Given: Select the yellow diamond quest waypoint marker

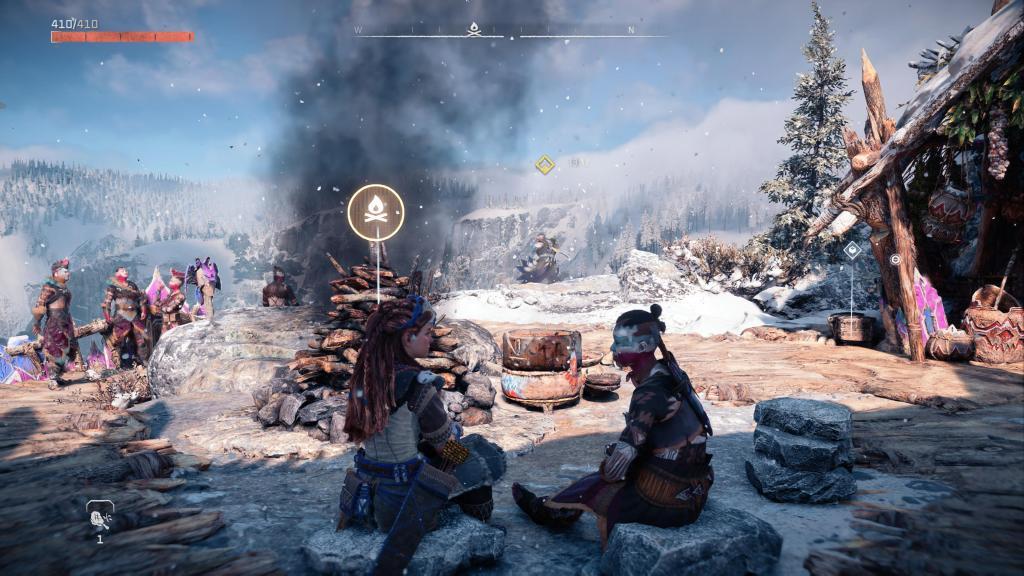Looking at the screenshot, I should pyautogui.click(x=544, y=164).
